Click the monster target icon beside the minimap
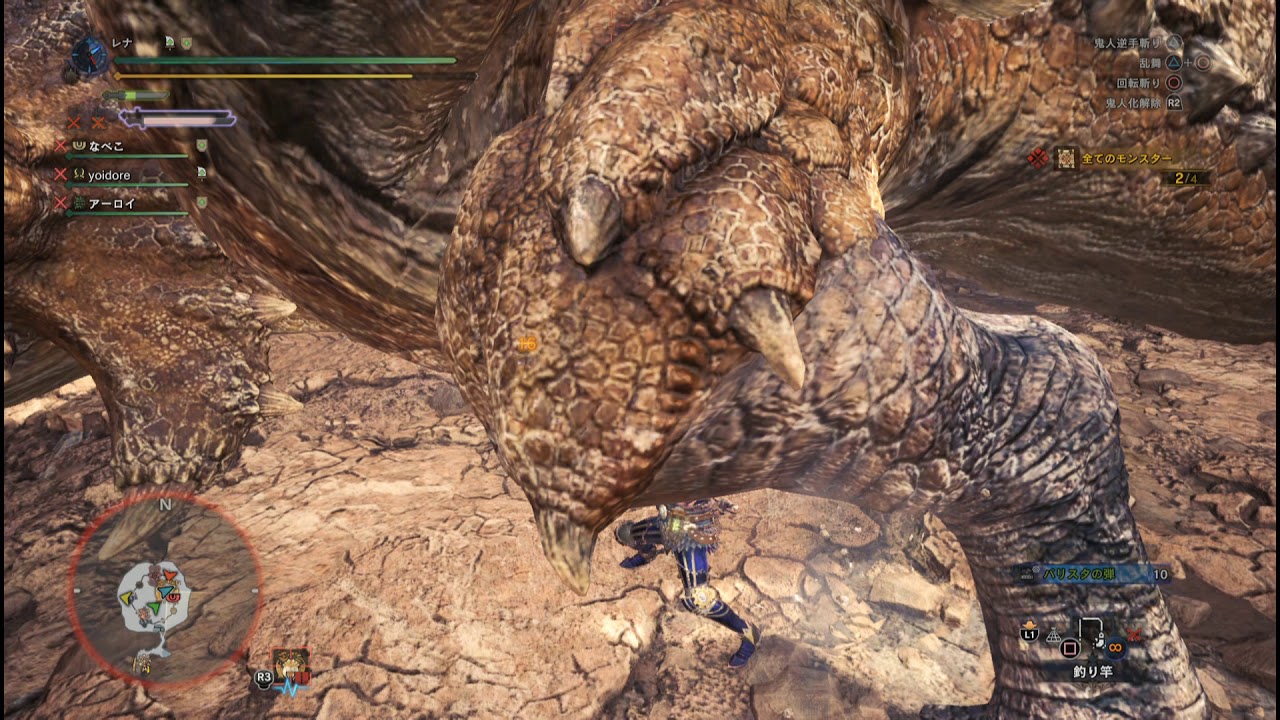The image size is (1280, 720). pyautogui.click(x=290, y=664)
